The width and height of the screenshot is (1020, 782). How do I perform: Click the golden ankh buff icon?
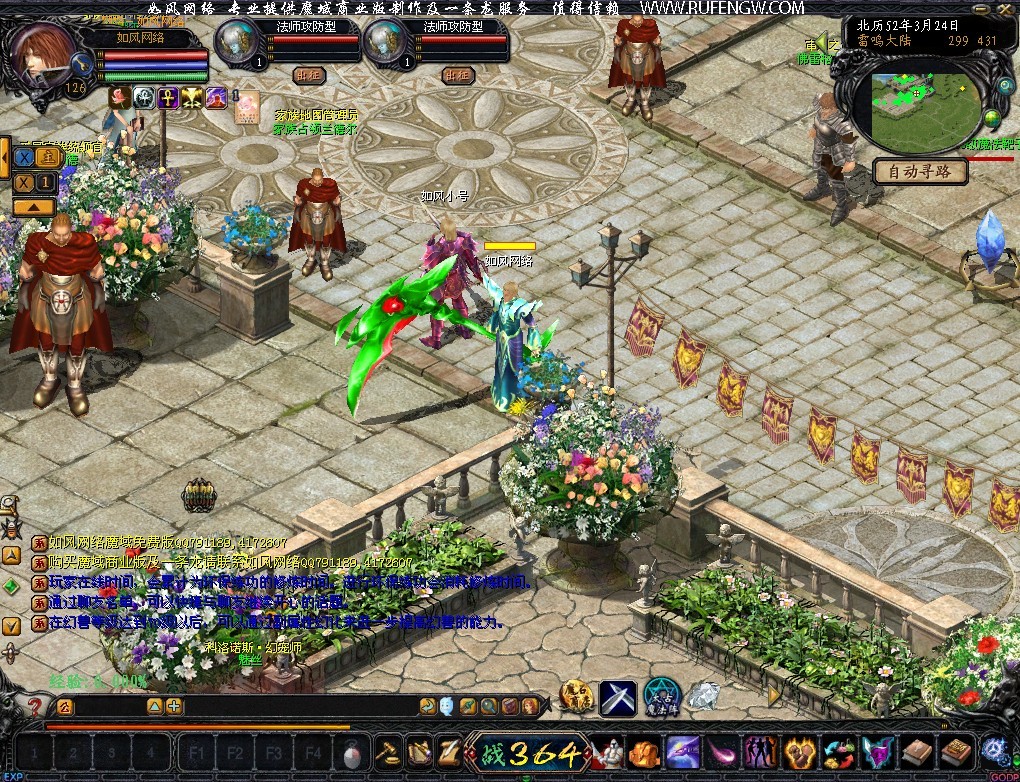click(168, 97)
